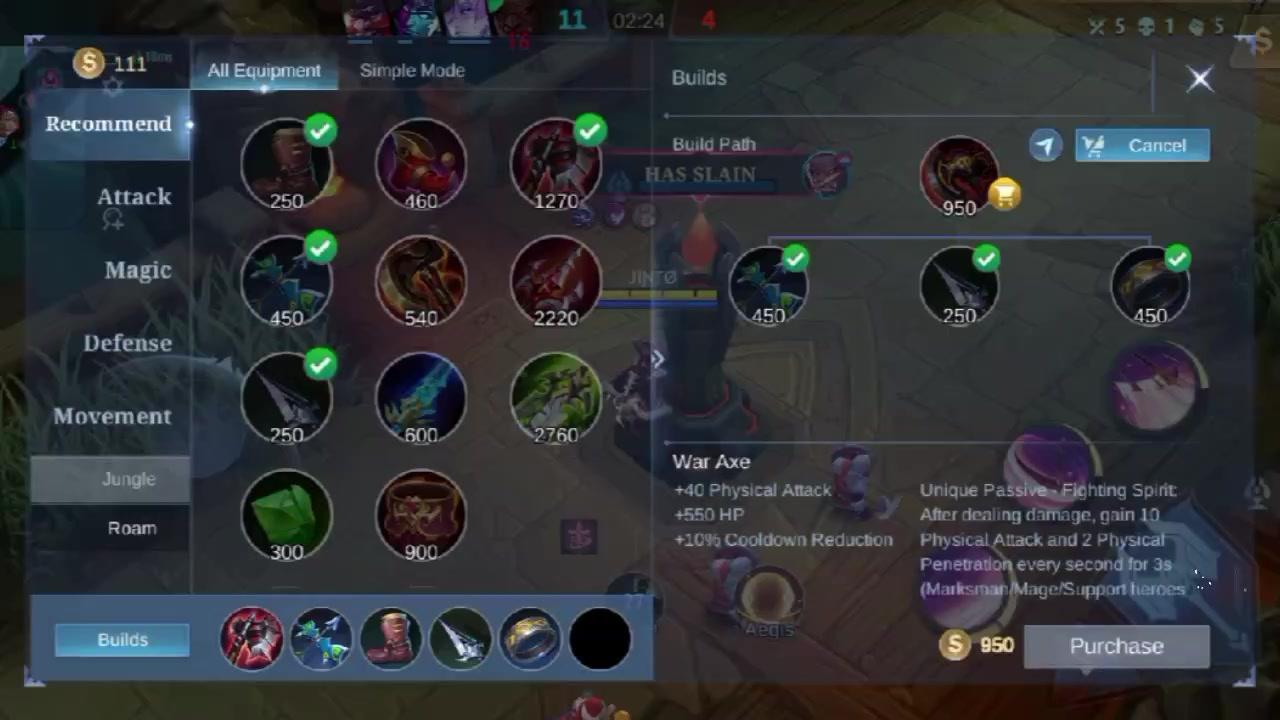Open the Attack equipment category
This screenshot has width=1280, height=720.
click(133, 197)
